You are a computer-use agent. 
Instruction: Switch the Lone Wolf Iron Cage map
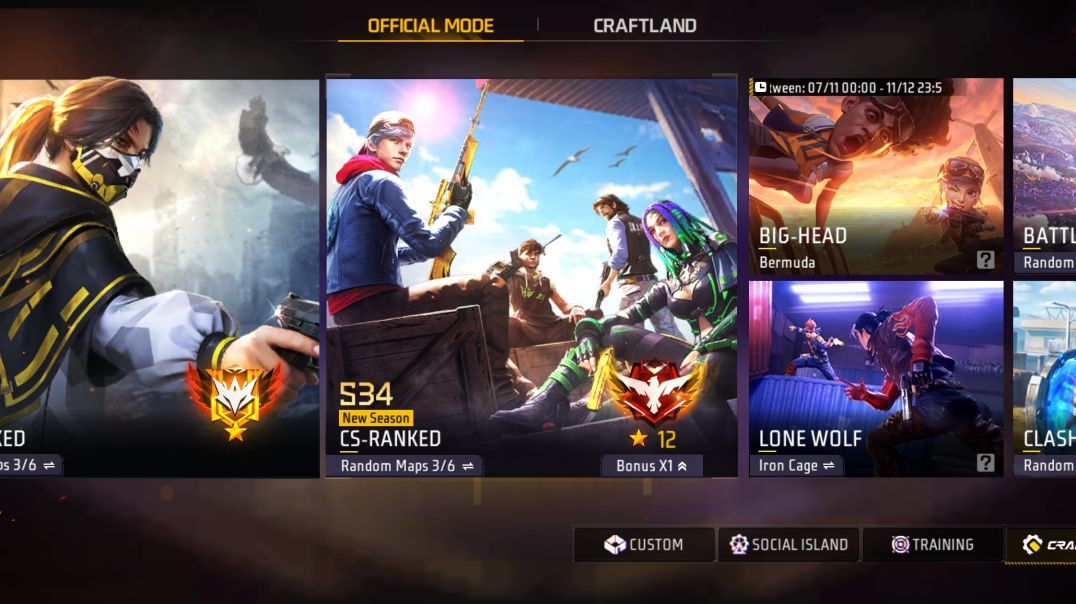pos(796,466)
